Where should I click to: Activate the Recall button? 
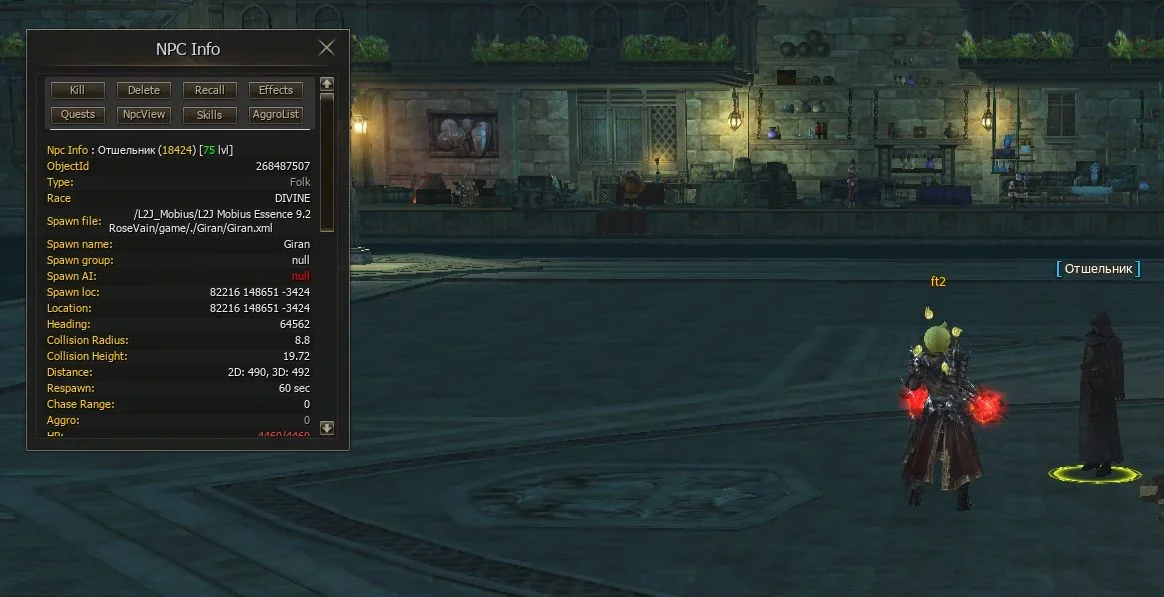(x=209, y=90)
